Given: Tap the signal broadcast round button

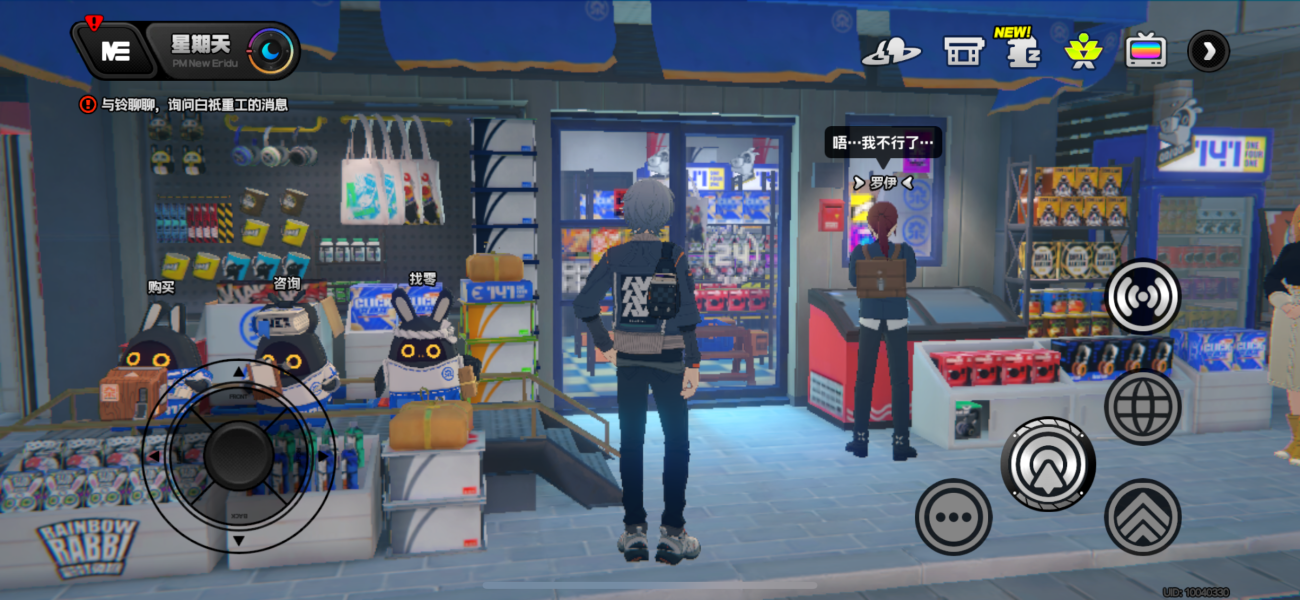Looking at the screenshot, I should [x=1143, y=297].
